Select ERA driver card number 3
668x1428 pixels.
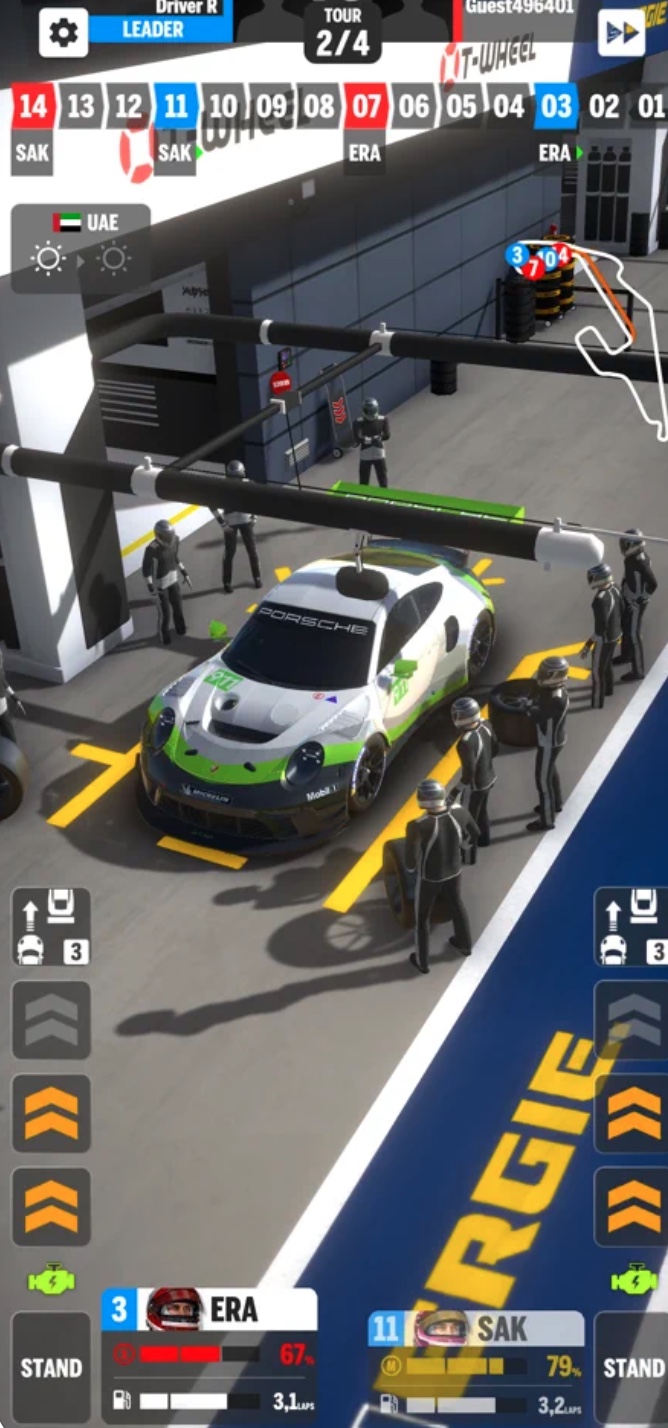point(209,1353)
